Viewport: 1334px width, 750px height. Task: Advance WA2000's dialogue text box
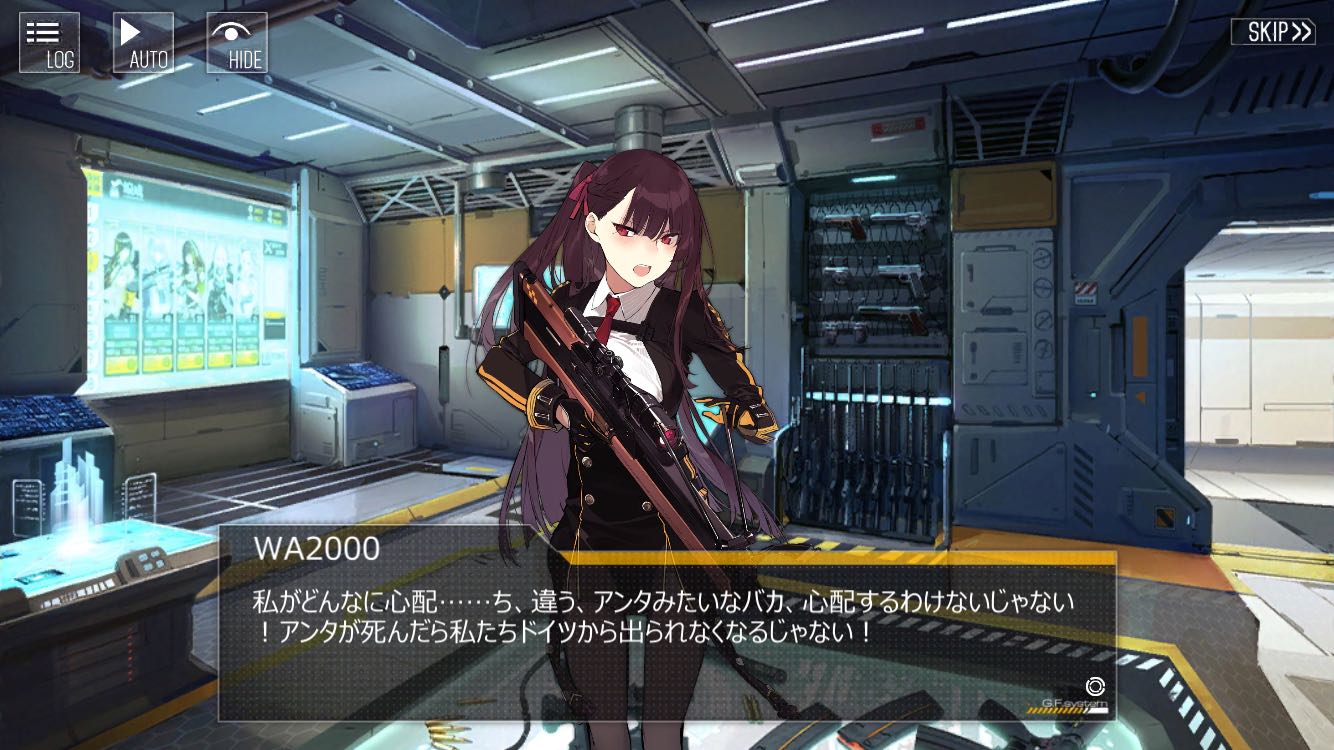667,630
